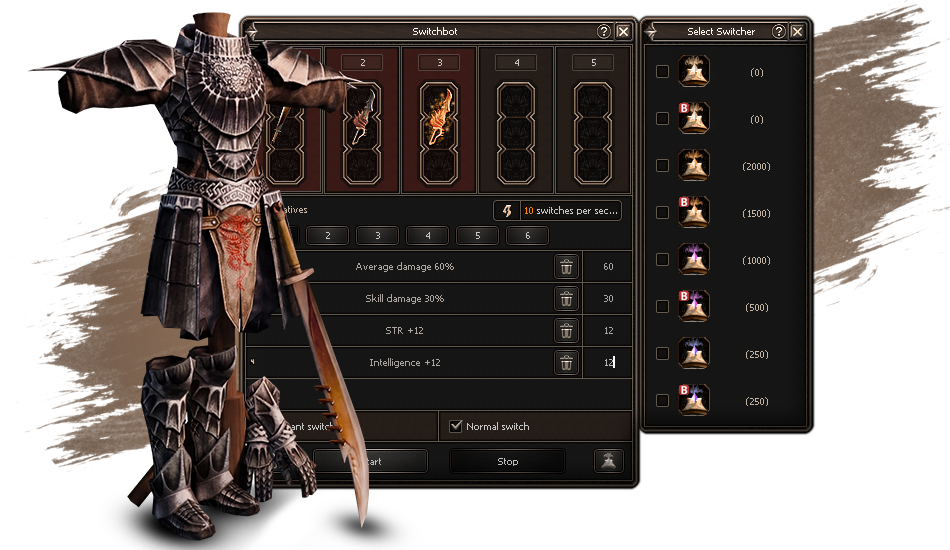The image size is (950, 550).
Task: Switch to alternative tab 6
Action: coord(528,236)
